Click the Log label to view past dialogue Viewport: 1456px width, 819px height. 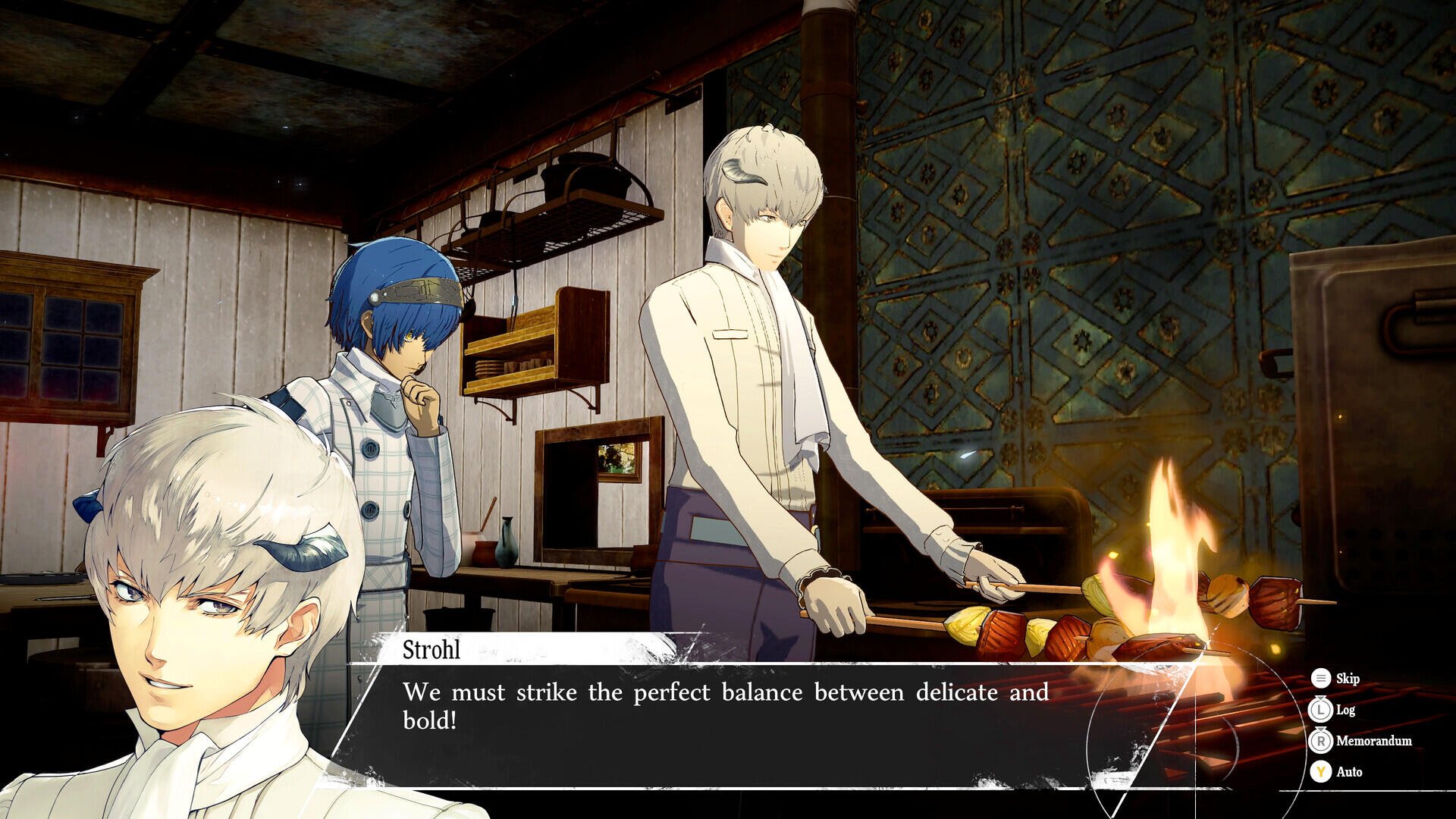[x=1346, y=710]
